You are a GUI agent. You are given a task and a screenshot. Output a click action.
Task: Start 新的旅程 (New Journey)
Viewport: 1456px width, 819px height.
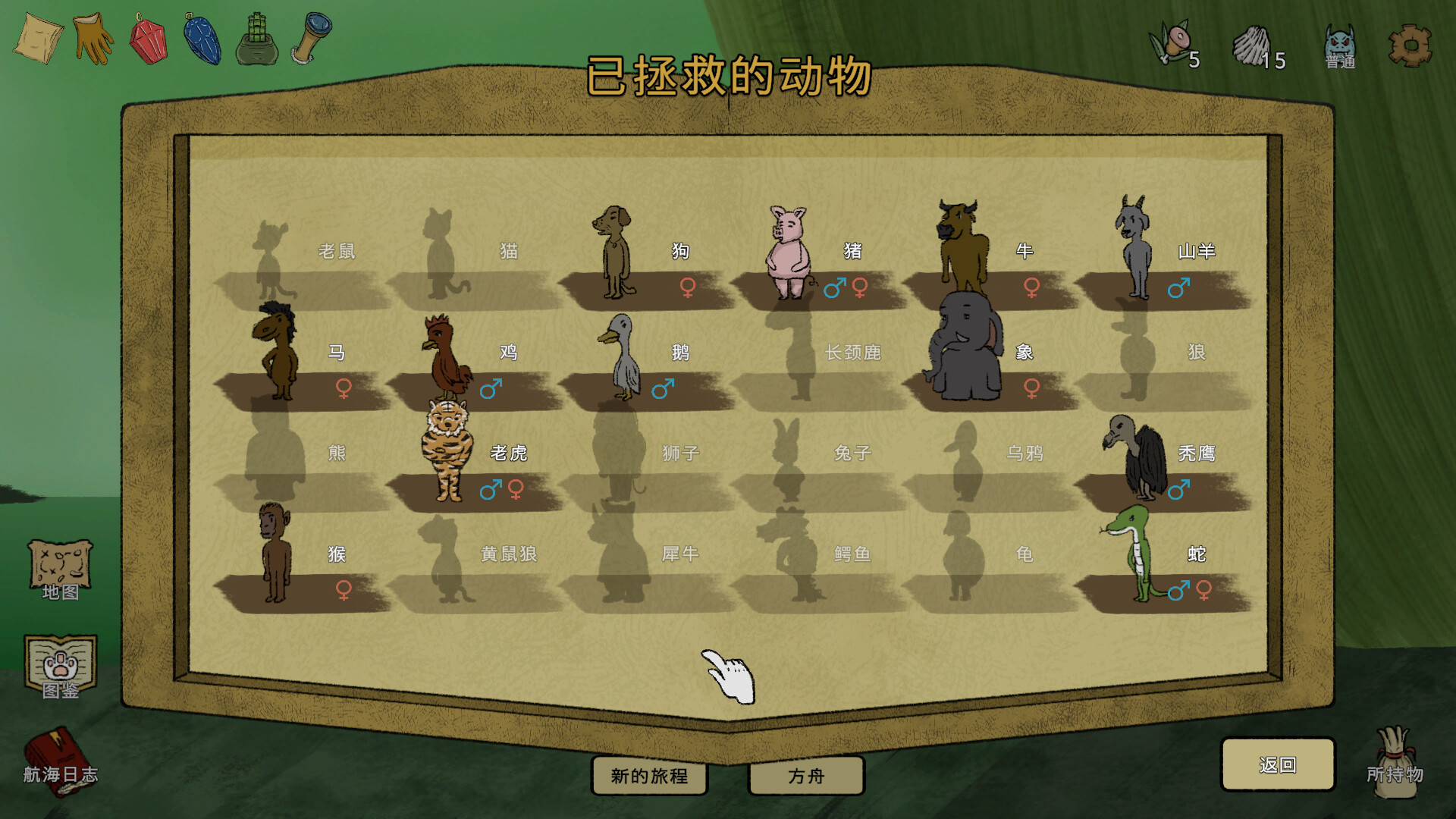[649, 776]
